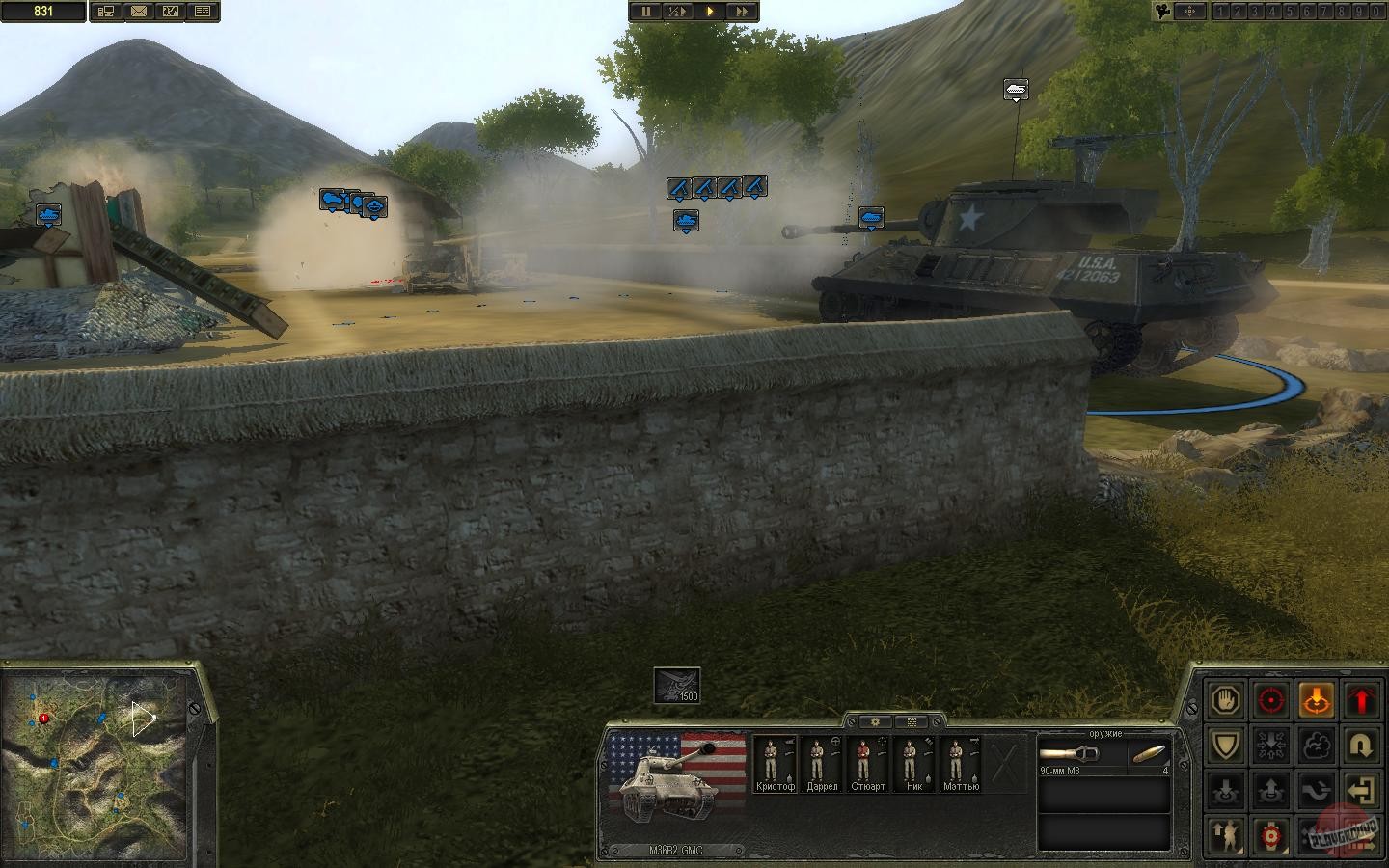Expand the roster list tab above the crew panel

912,721
